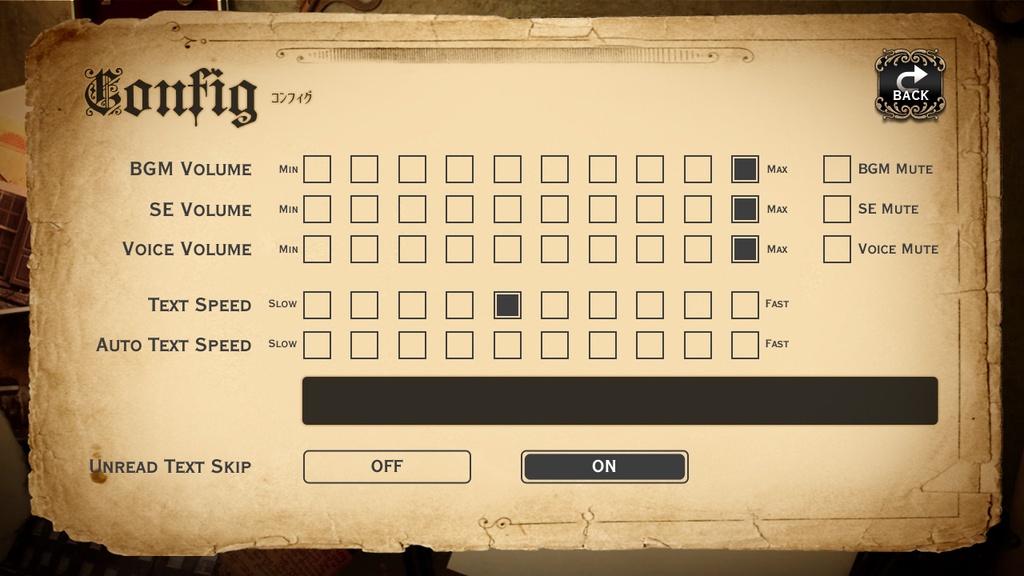Select the filled SE Volume max box
Viewport: 1024px width, 576px height.
745,209
